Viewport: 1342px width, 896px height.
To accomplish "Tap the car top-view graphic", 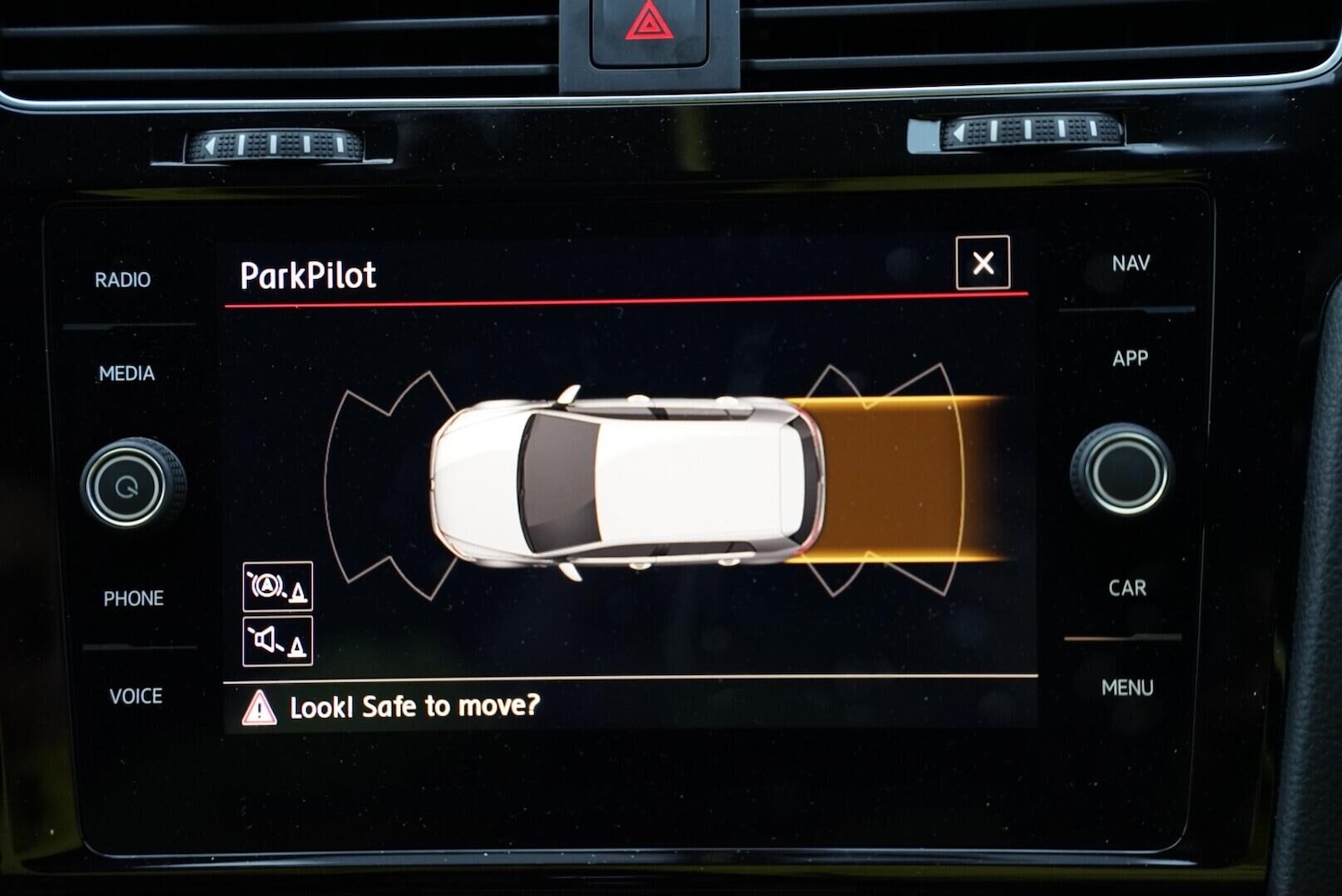I will pyautogui.click(x=626, y=478).
